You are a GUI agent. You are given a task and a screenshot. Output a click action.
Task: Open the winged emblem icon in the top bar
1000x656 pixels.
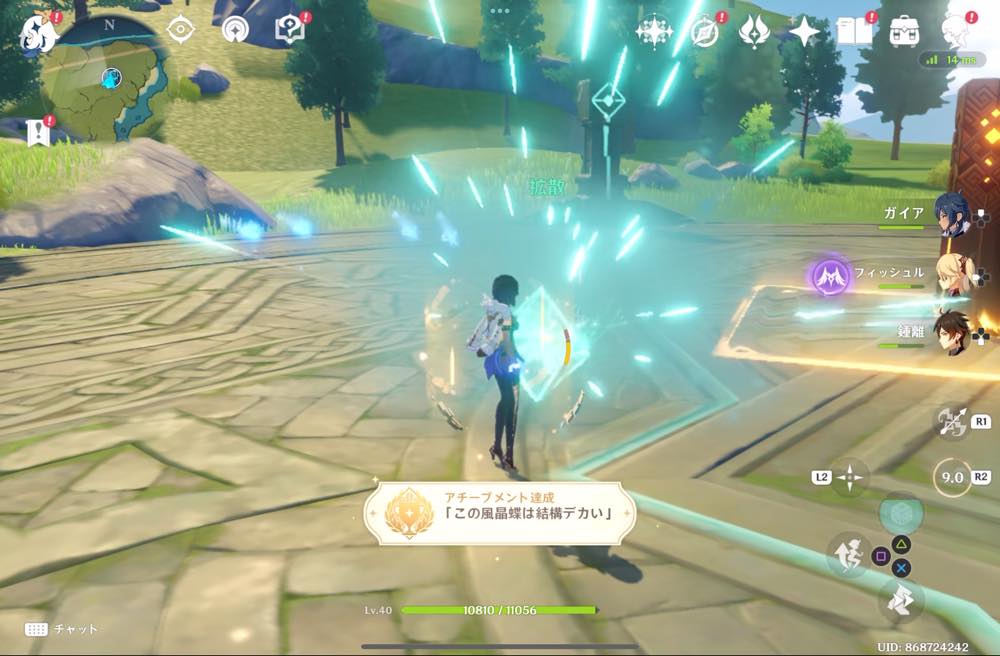pos(753,32)
